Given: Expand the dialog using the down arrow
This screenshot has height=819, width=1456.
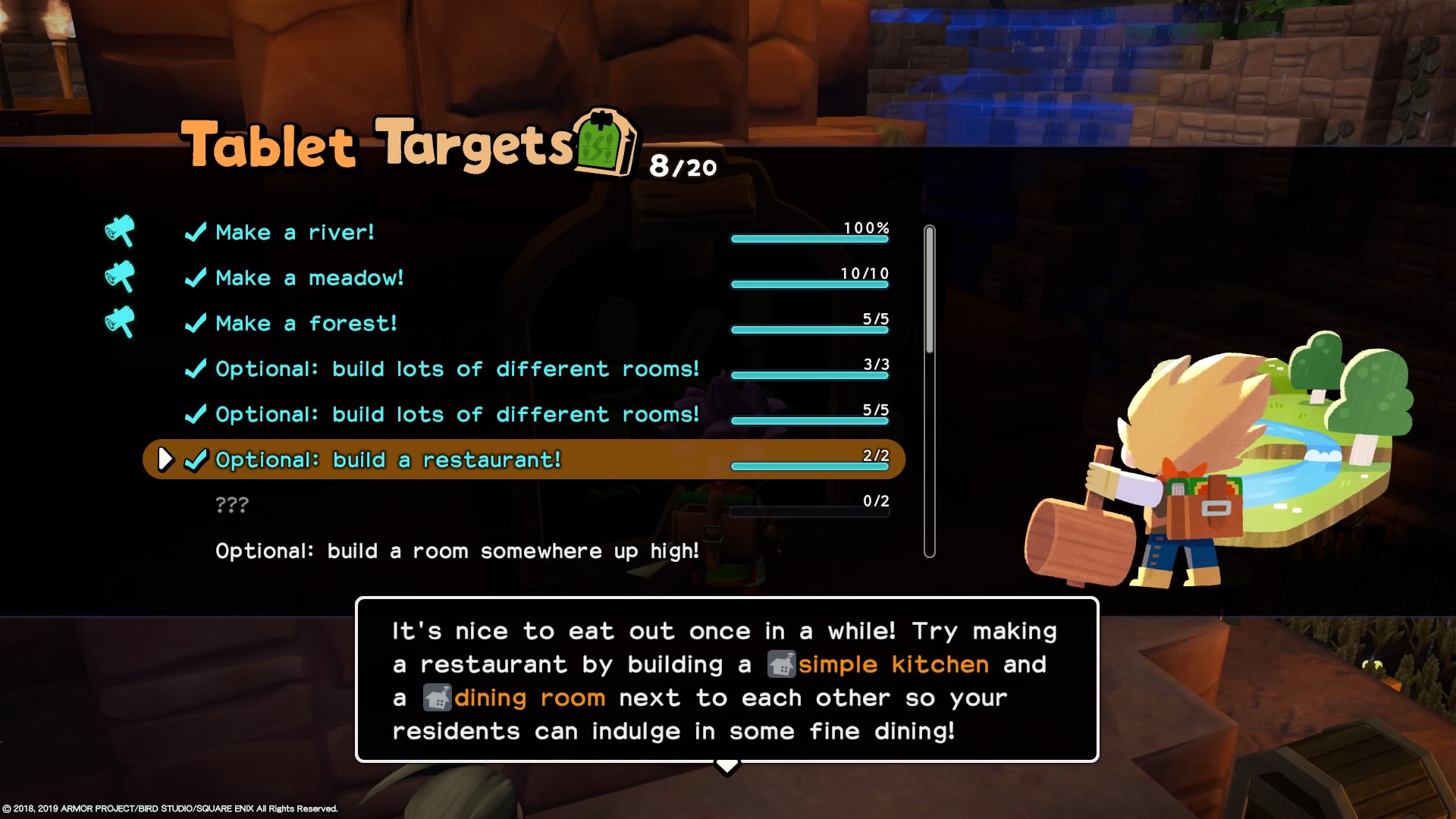Looking at the screenshot, I should (727, 767).
